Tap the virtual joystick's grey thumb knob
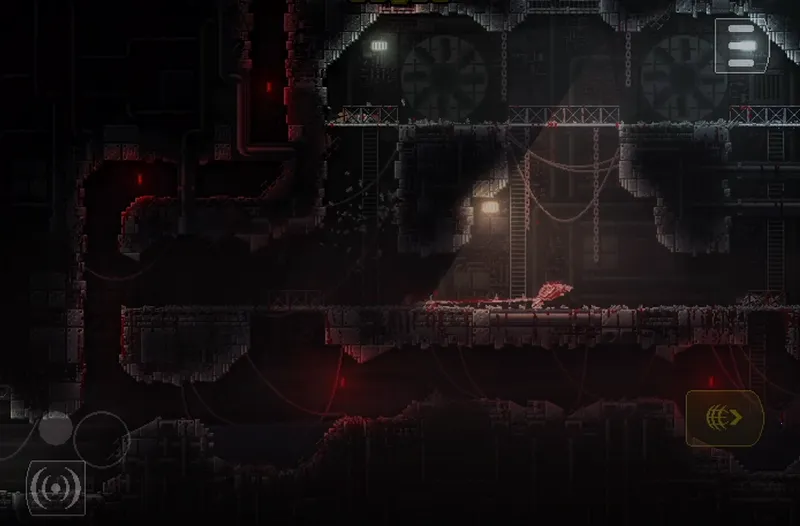Image resolution: width=800 pixels, height=526 pixels. pos(56,429)
